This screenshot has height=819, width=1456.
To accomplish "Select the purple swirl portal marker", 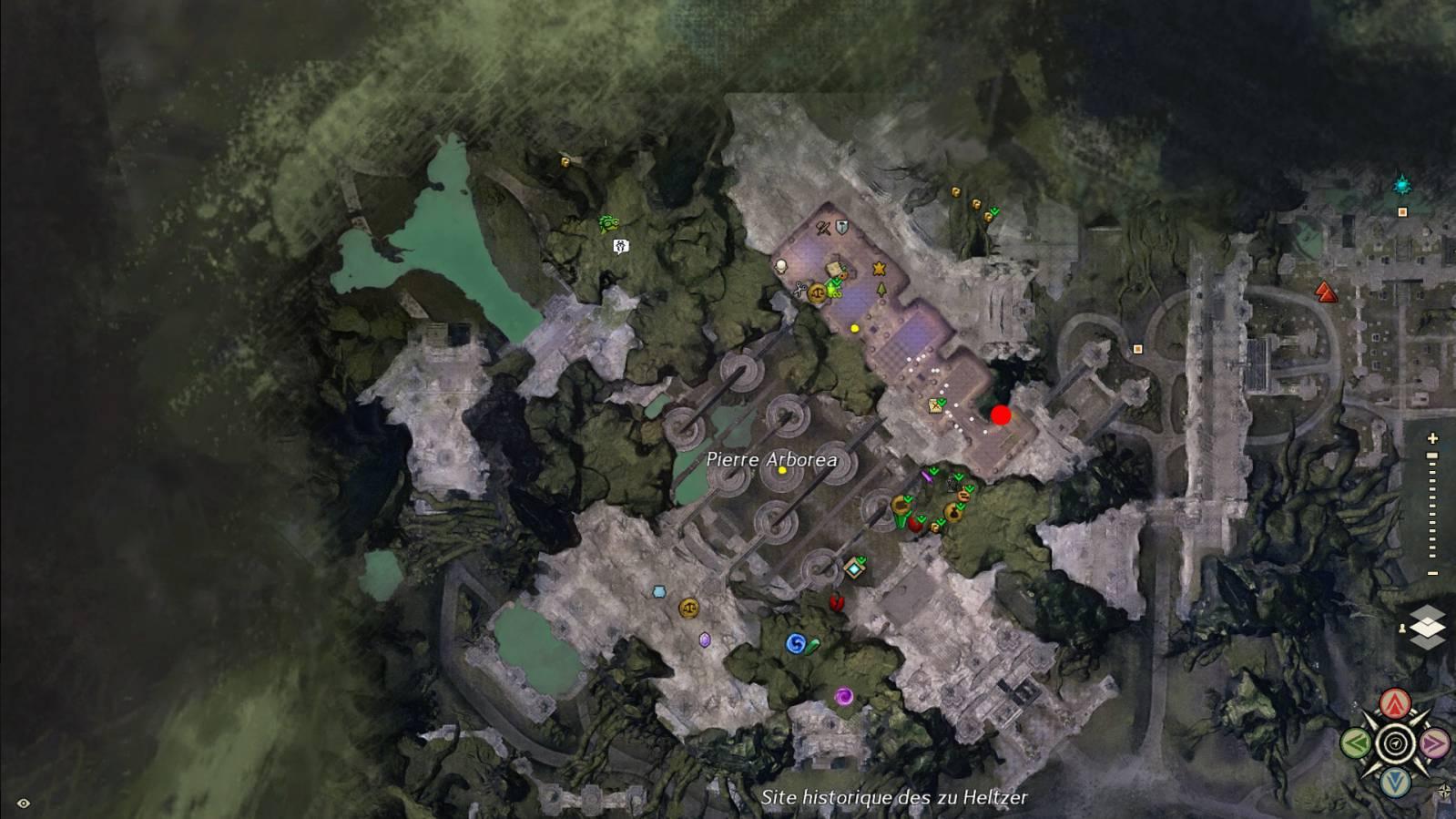I will 843,697.
